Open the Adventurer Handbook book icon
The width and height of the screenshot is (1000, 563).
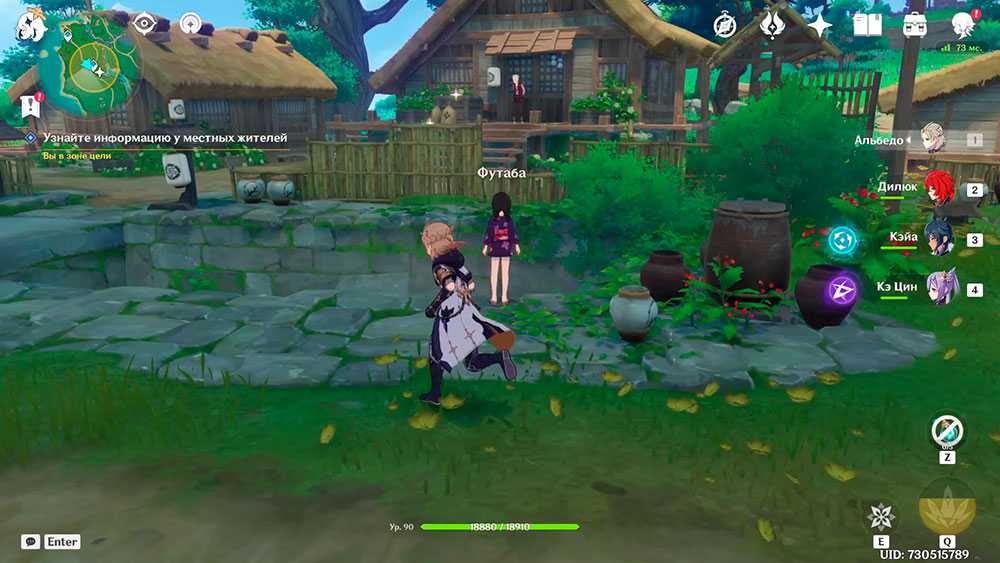pos(867,25)
